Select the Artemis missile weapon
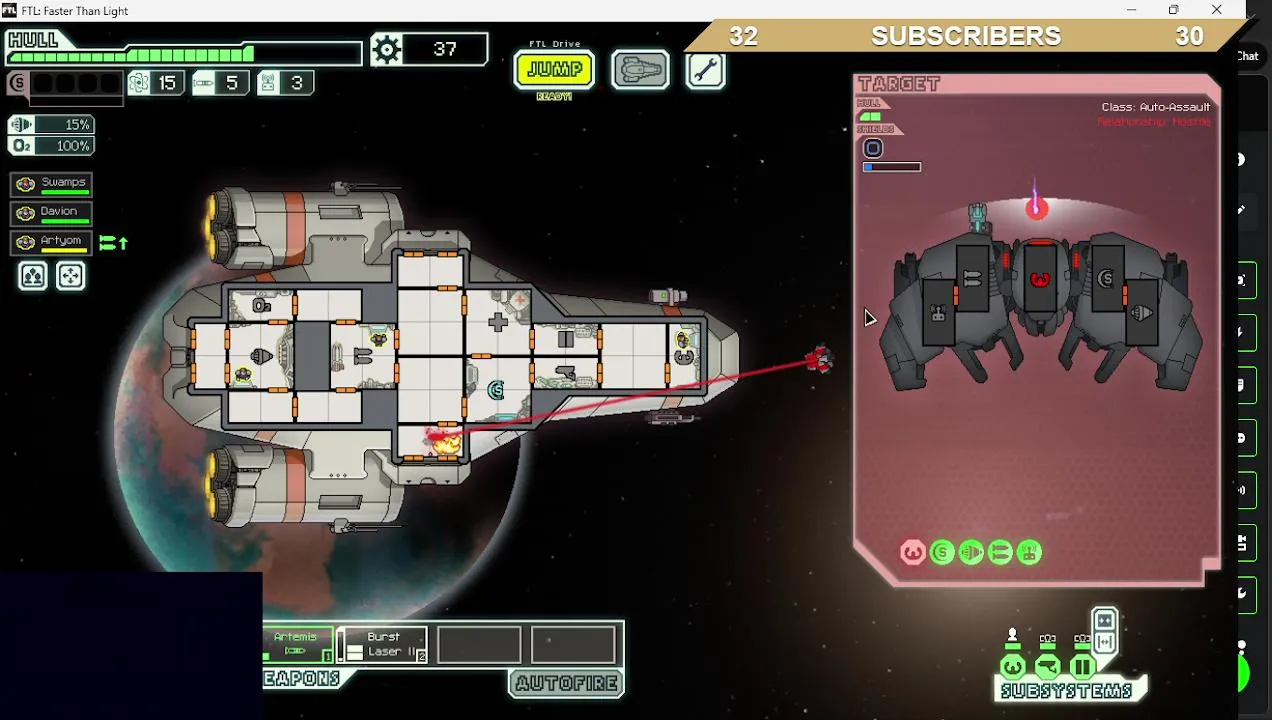Viewport: 1272px width, 720px height. click(297, 644)
